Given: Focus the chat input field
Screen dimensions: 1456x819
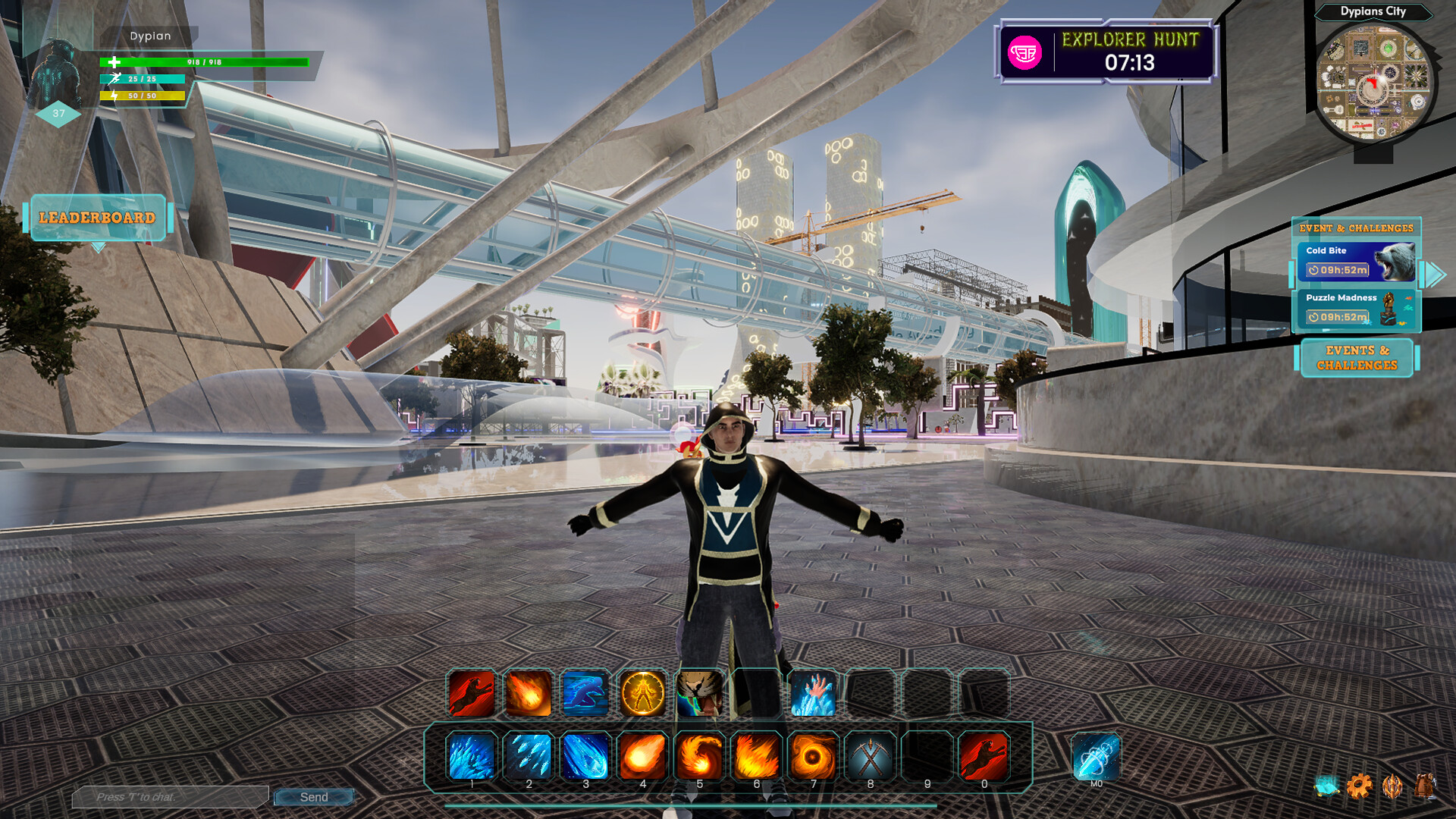Looking at the screenshot, I should point(171,797).
